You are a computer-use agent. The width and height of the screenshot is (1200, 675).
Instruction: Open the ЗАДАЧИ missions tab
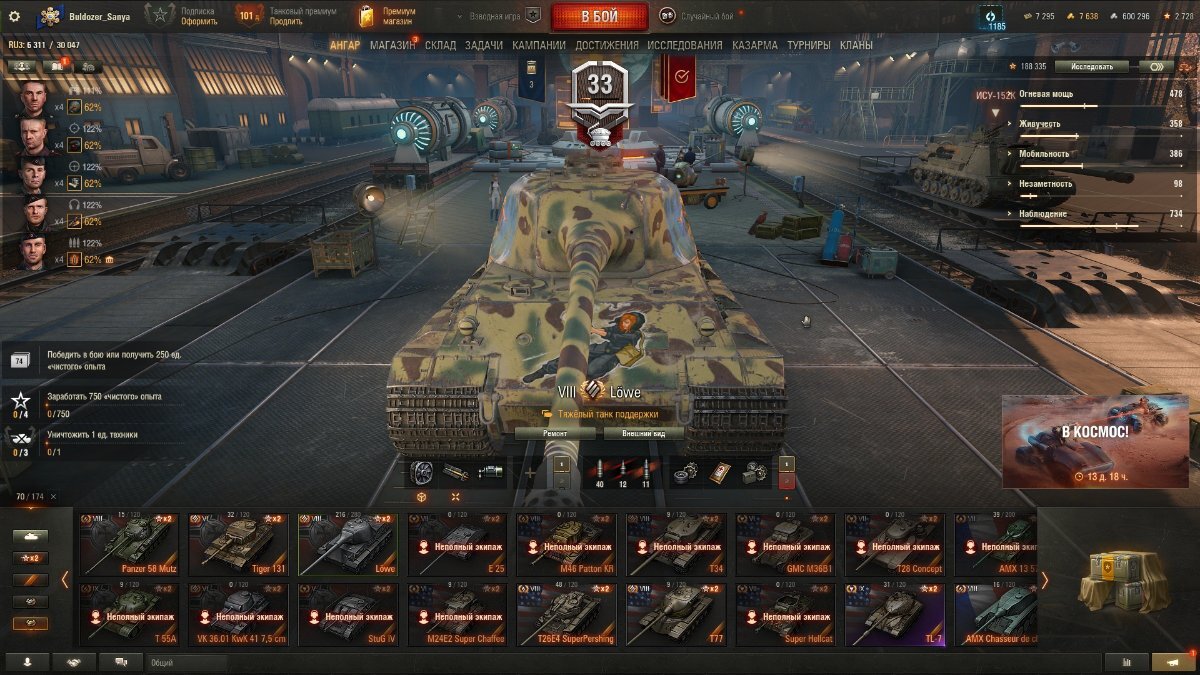484,45
